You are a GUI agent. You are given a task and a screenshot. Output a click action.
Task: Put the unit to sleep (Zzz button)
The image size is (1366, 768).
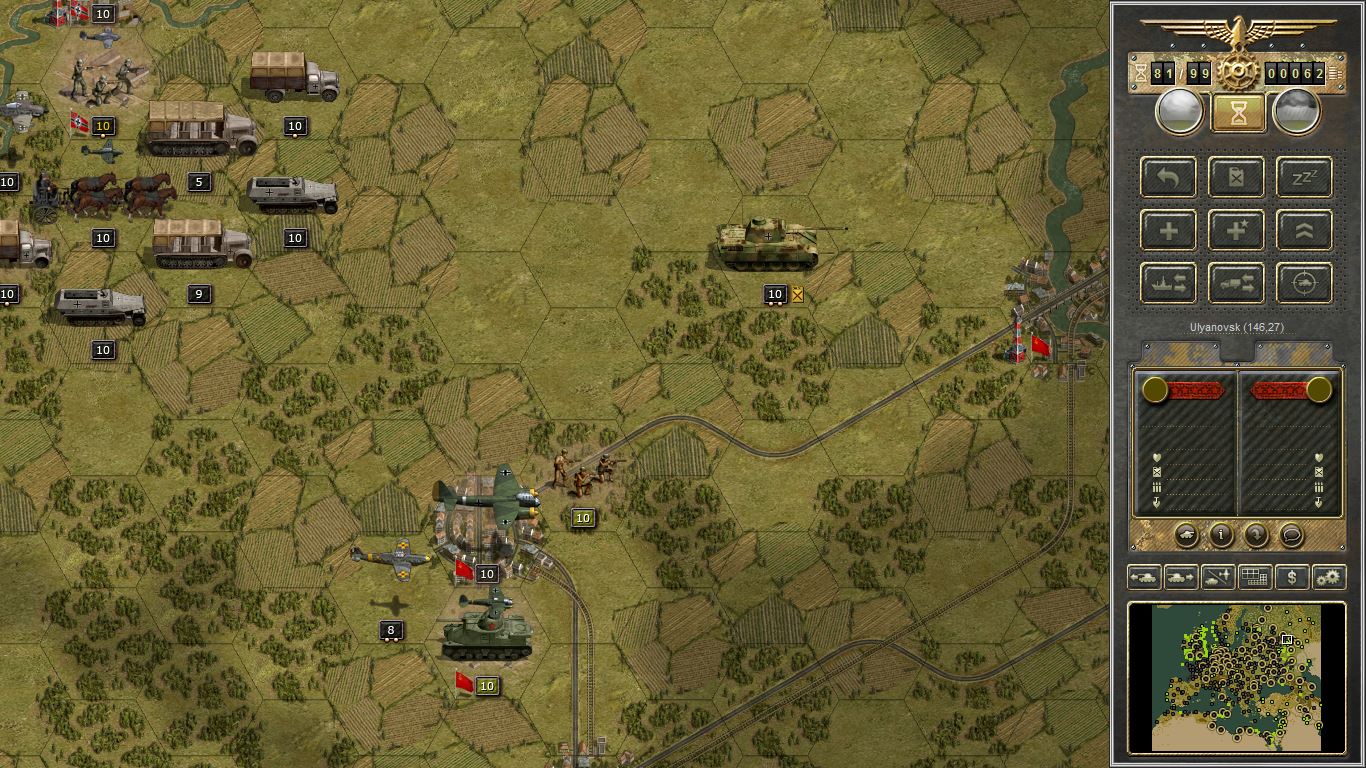1304,177
